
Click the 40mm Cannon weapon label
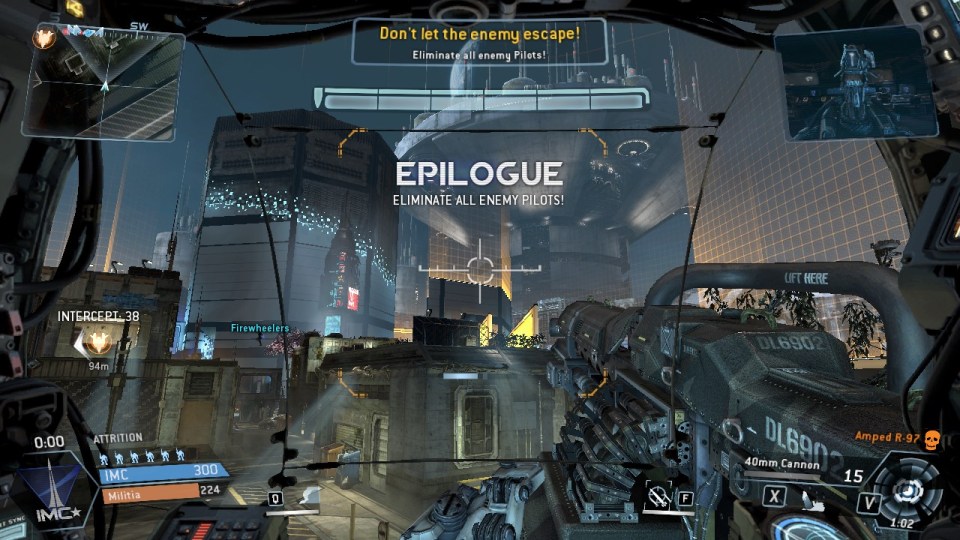point(782,464)
